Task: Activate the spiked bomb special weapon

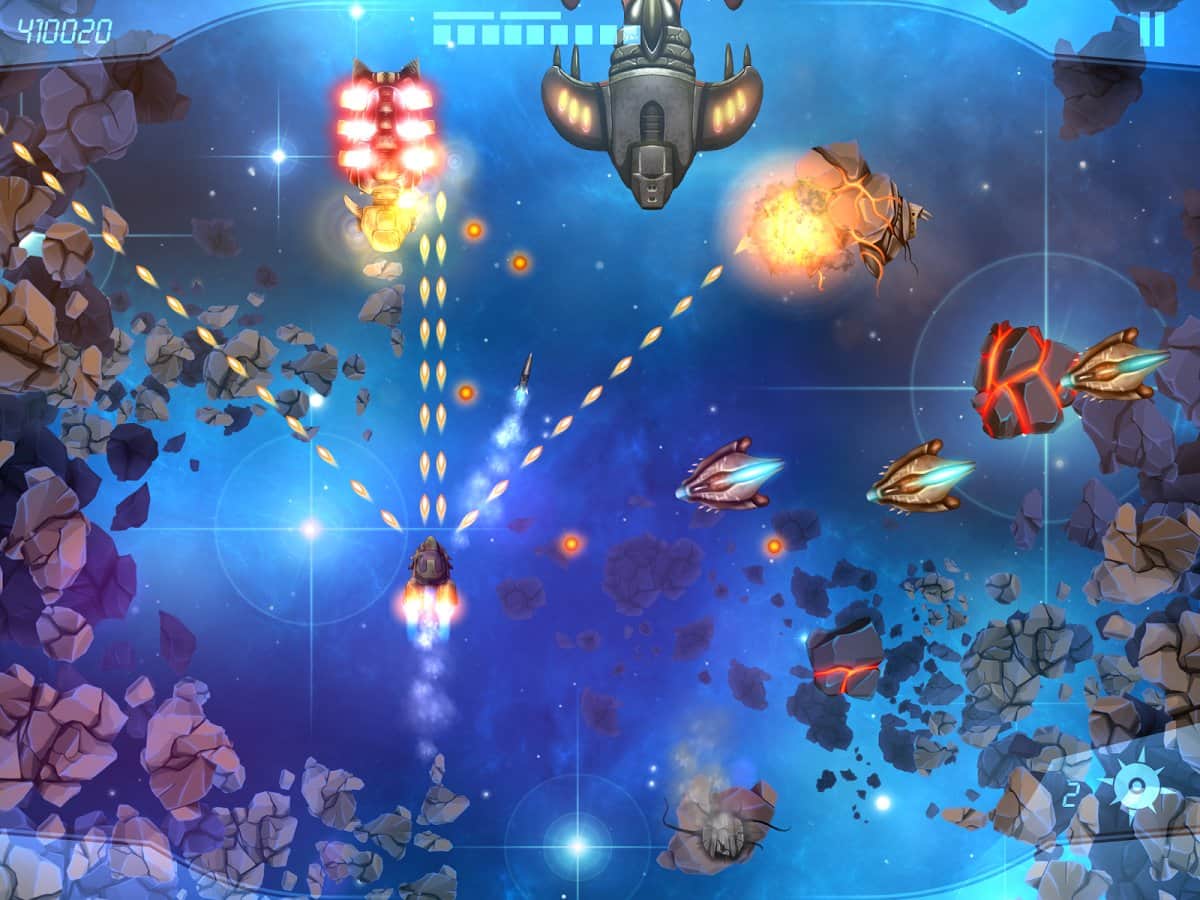Action: tap(1135, 791)
